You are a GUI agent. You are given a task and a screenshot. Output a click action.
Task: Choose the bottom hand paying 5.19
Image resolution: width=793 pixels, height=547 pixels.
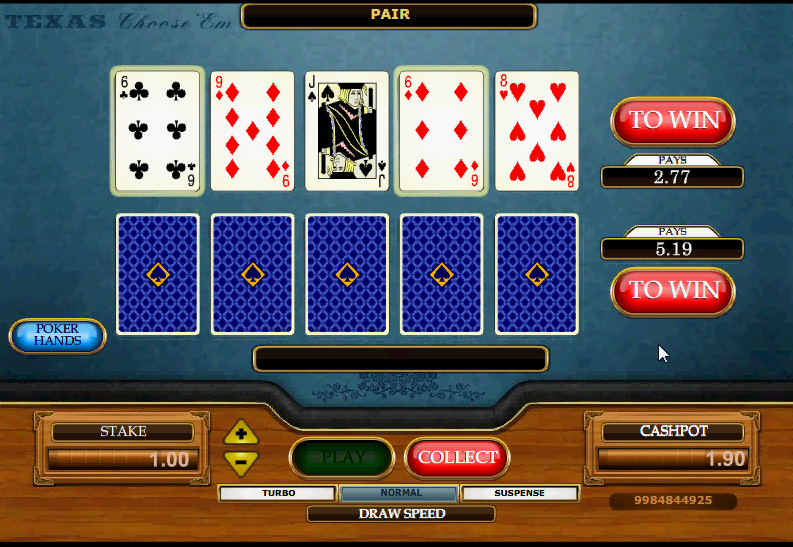coord(673,290)
